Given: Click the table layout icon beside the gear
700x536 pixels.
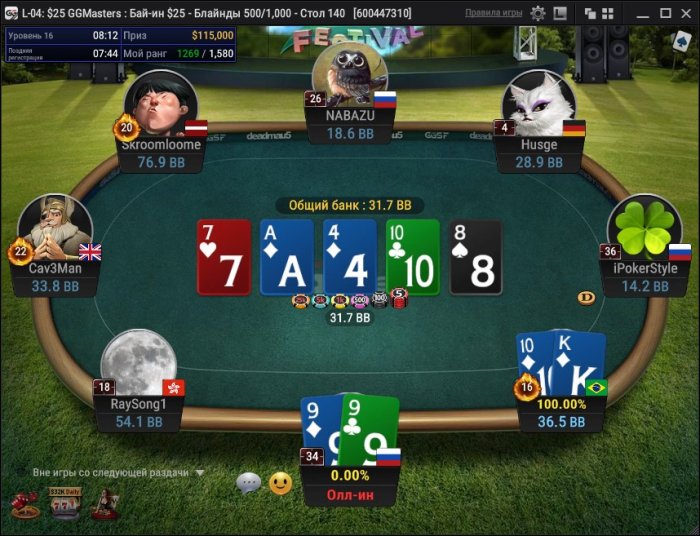Looking at the screenshot, I should pos(561,13).
